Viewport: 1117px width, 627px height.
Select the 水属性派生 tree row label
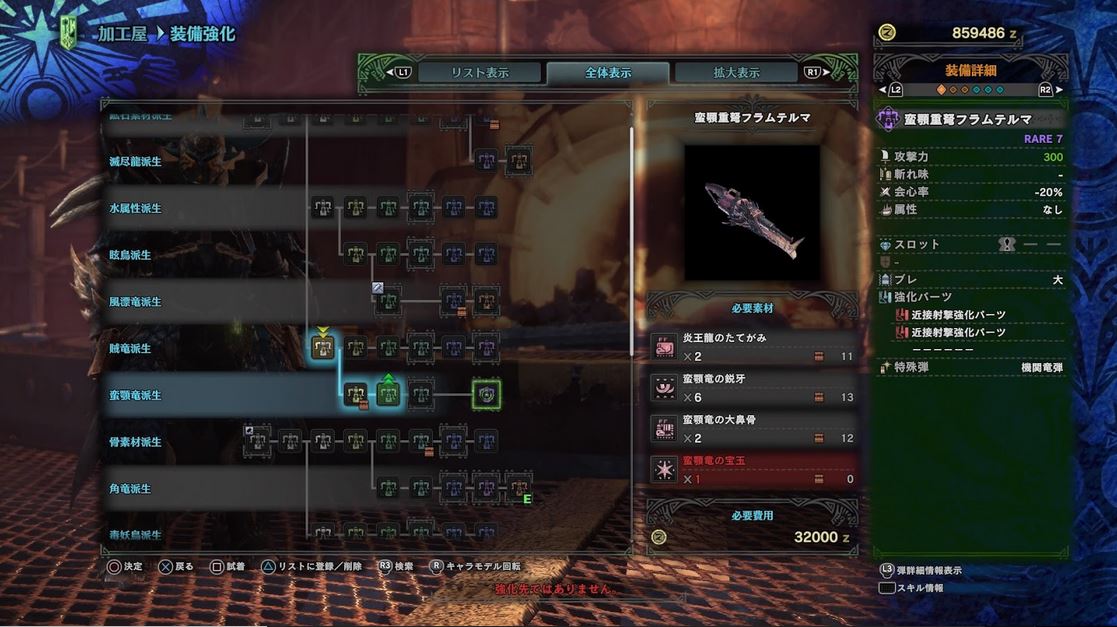[x=136, y=209]
